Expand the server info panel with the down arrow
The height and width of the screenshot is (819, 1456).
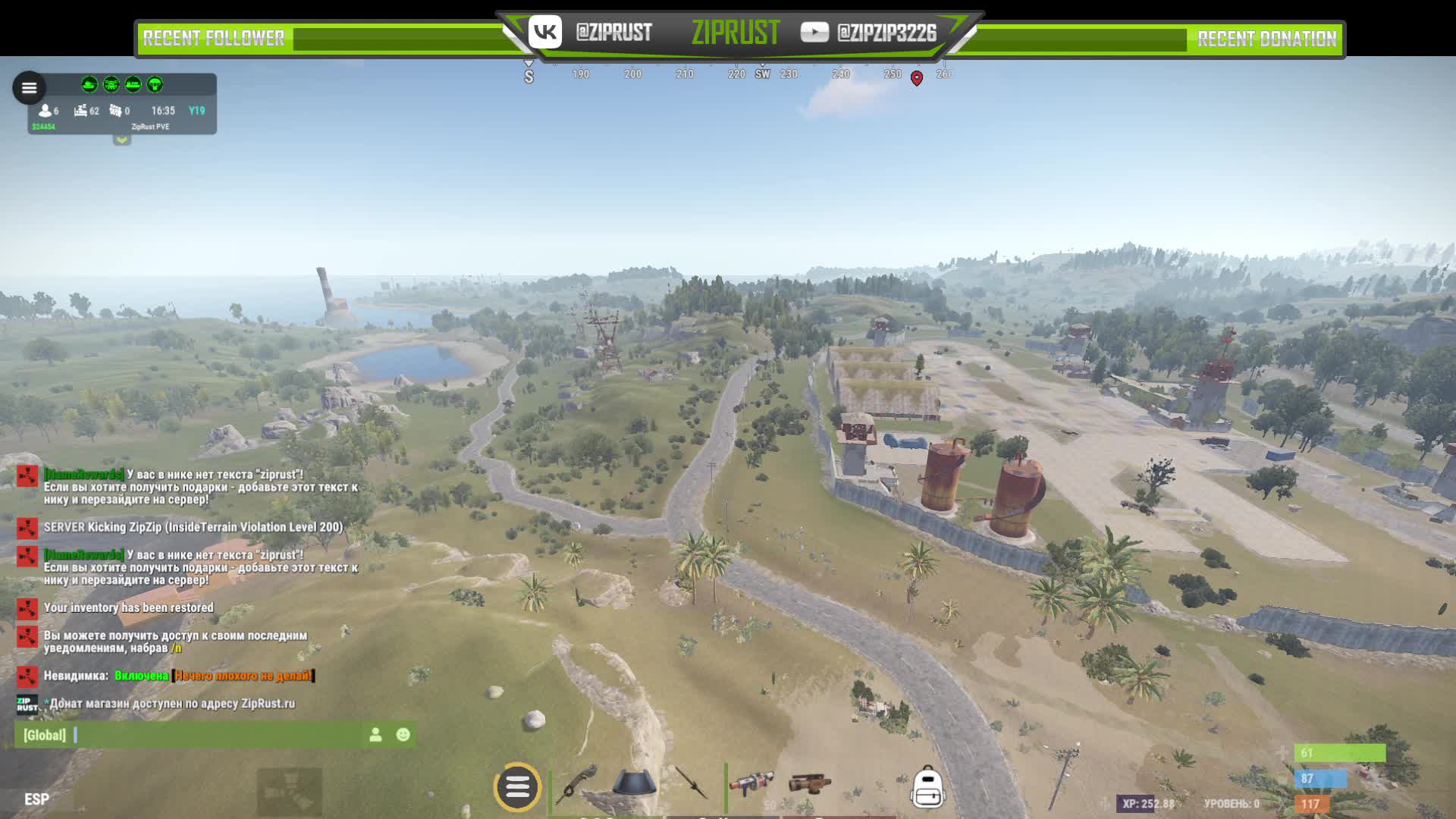[x=121, y=140]
